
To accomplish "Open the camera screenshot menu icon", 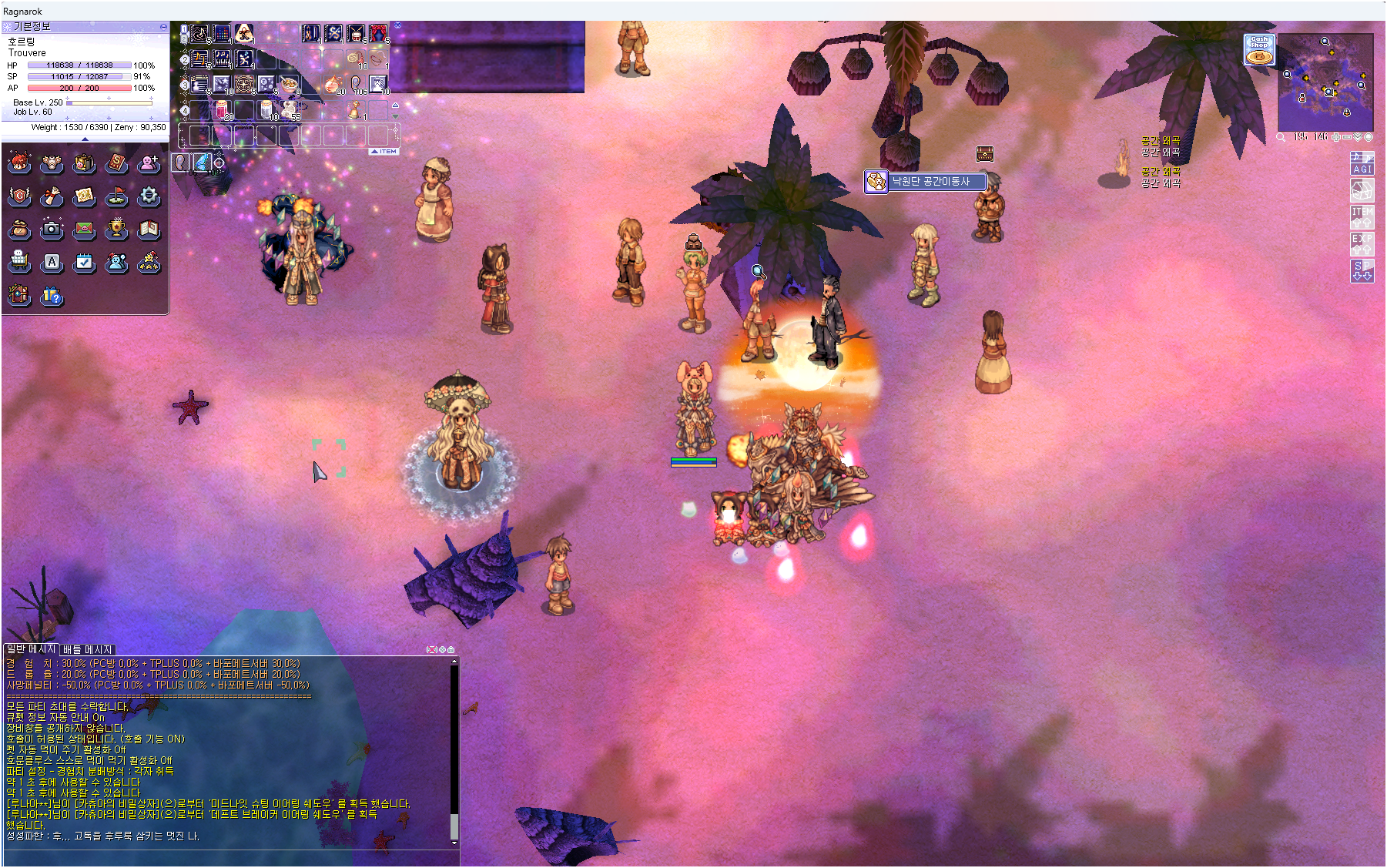I will tap(52, 229).
